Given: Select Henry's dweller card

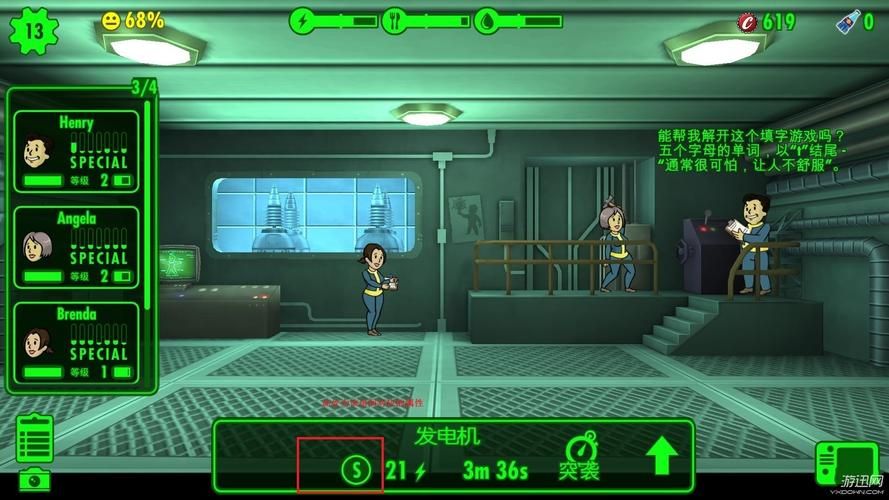Looking at the screenshot, I should [x=76, y=151].
